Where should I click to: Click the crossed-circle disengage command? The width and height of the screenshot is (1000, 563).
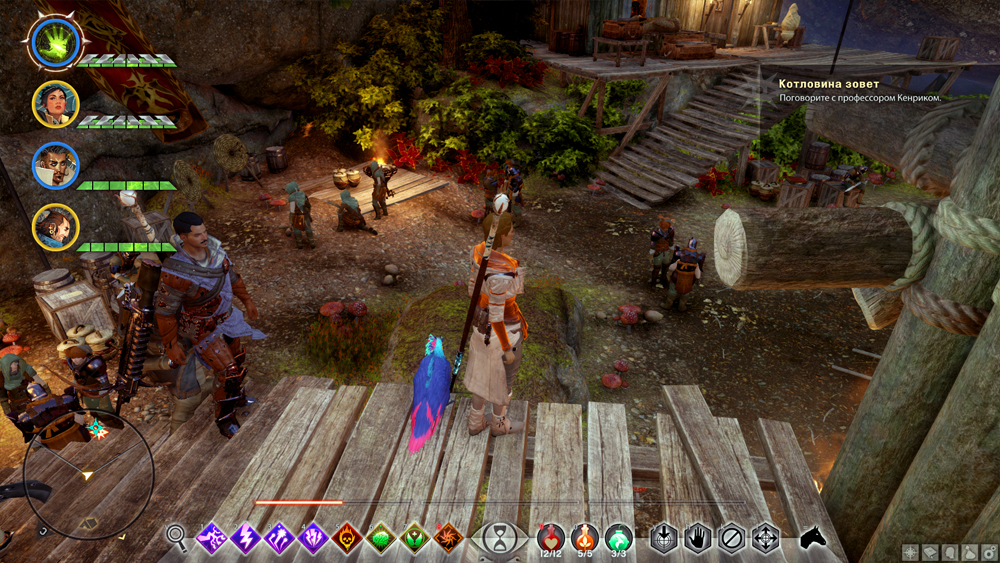coord(731,538)
